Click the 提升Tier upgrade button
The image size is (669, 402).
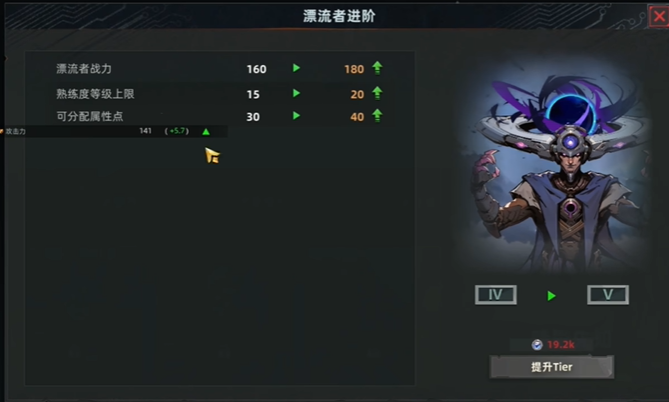click(x=551, y=366)
